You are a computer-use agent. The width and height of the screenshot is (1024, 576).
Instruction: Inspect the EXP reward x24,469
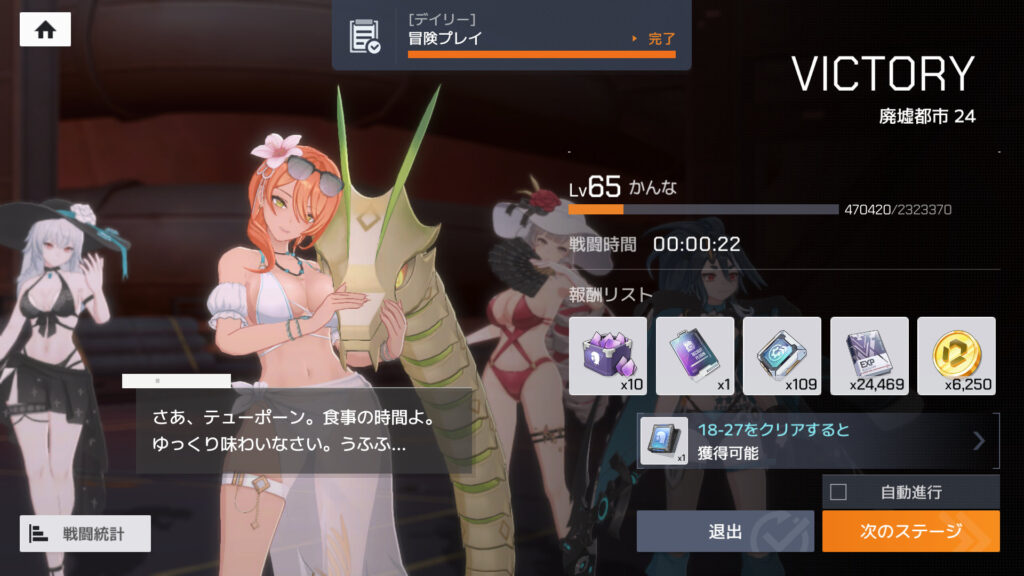[869, 355]
